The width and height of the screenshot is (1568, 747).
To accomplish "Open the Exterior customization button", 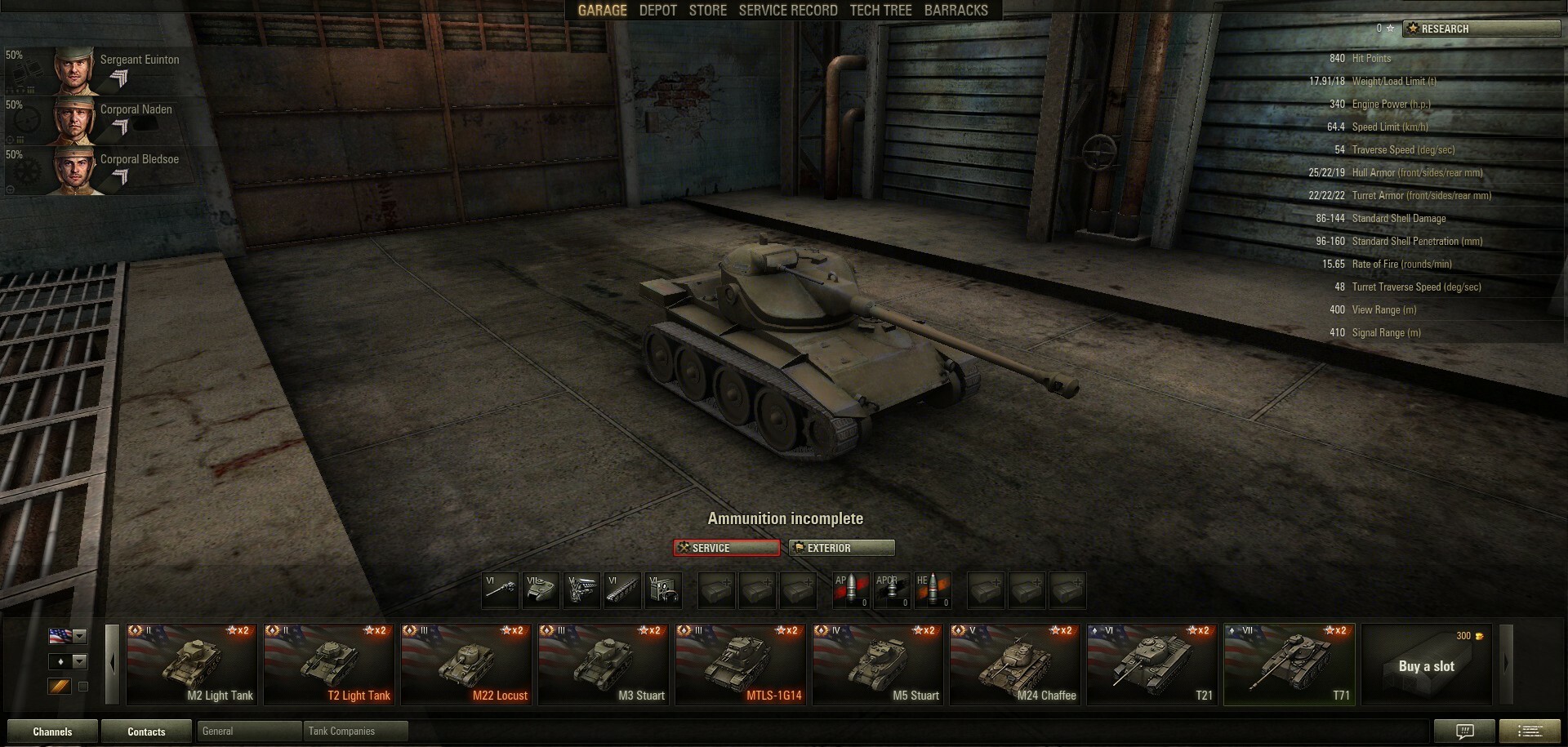I will [841, 548].
